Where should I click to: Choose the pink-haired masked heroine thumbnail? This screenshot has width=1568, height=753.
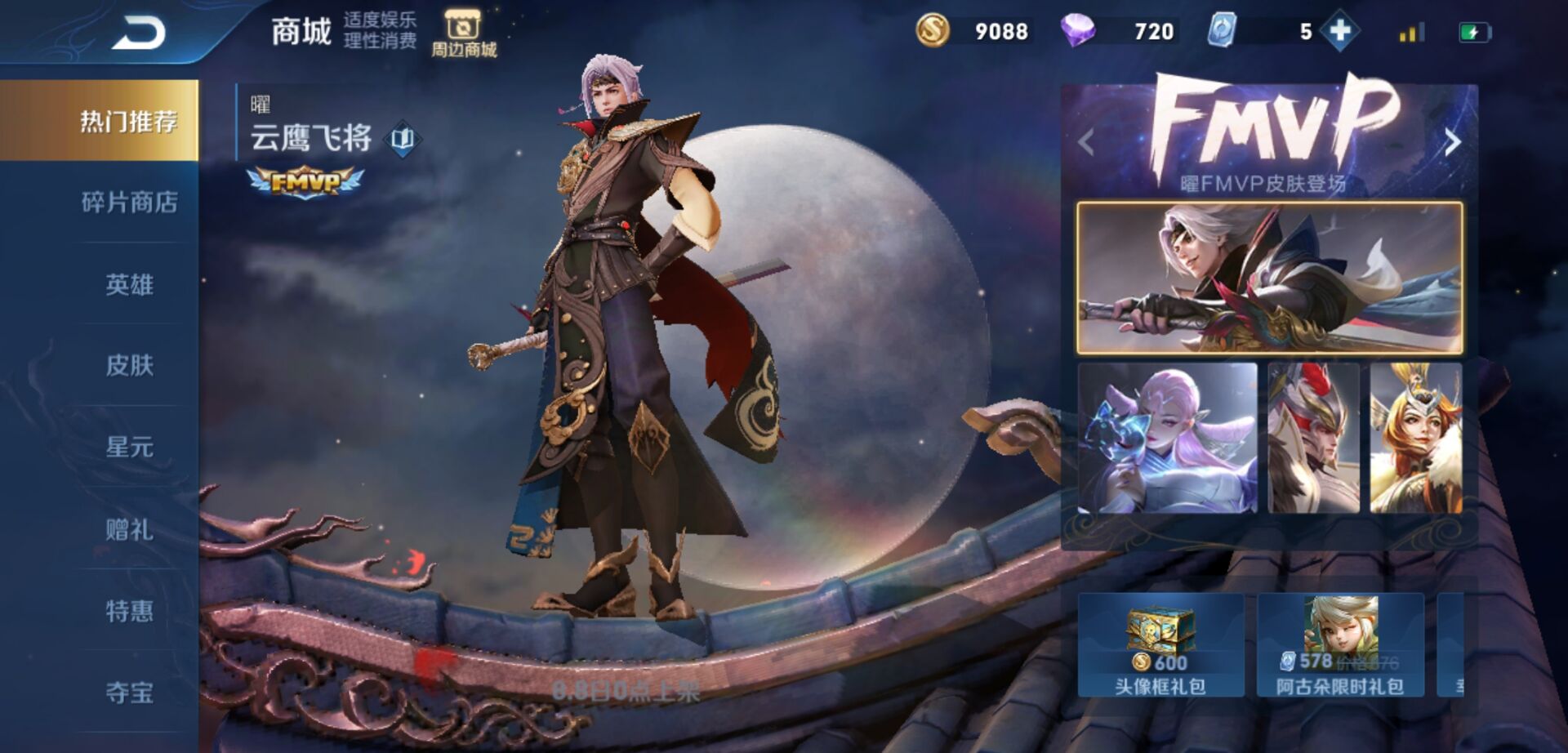[x=1167, y=438]
